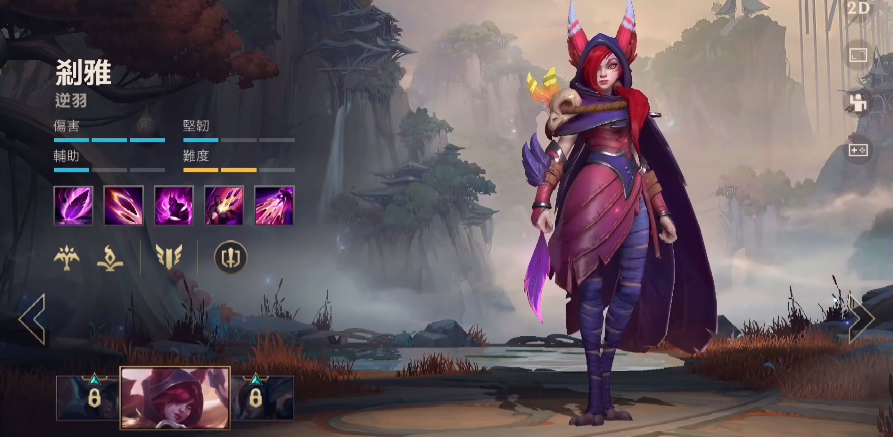Inspect the fifth ability with feather storm

pyautogui.click(x=274, y=205)
